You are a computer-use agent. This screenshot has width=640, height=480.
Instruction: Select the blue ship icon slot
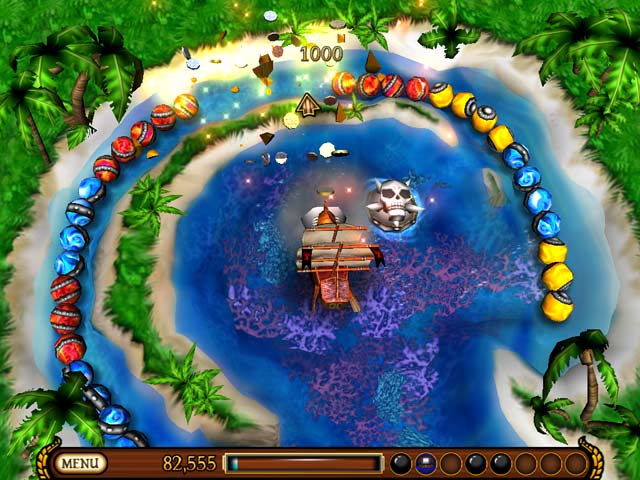tap(425, 463)
